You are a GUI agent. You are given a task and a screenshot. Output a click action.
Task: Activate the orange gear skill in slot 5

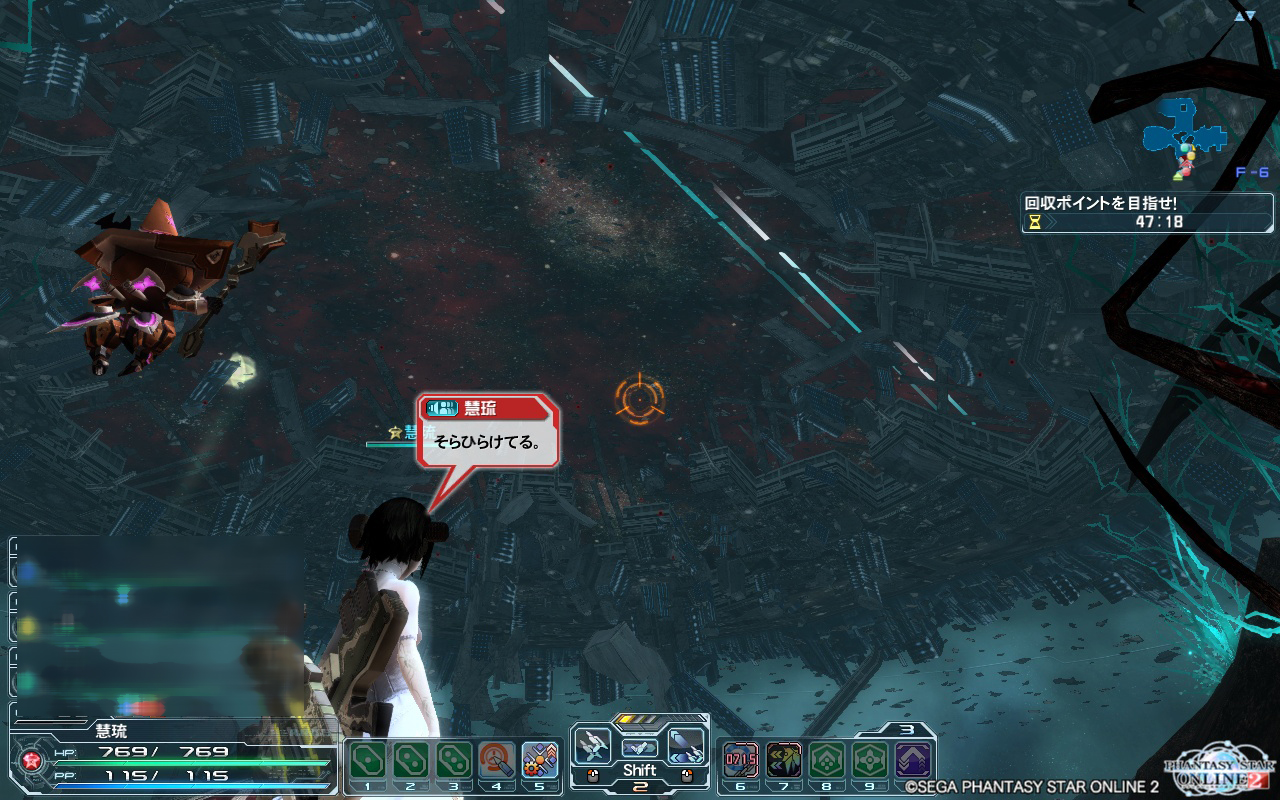(540, 762)
